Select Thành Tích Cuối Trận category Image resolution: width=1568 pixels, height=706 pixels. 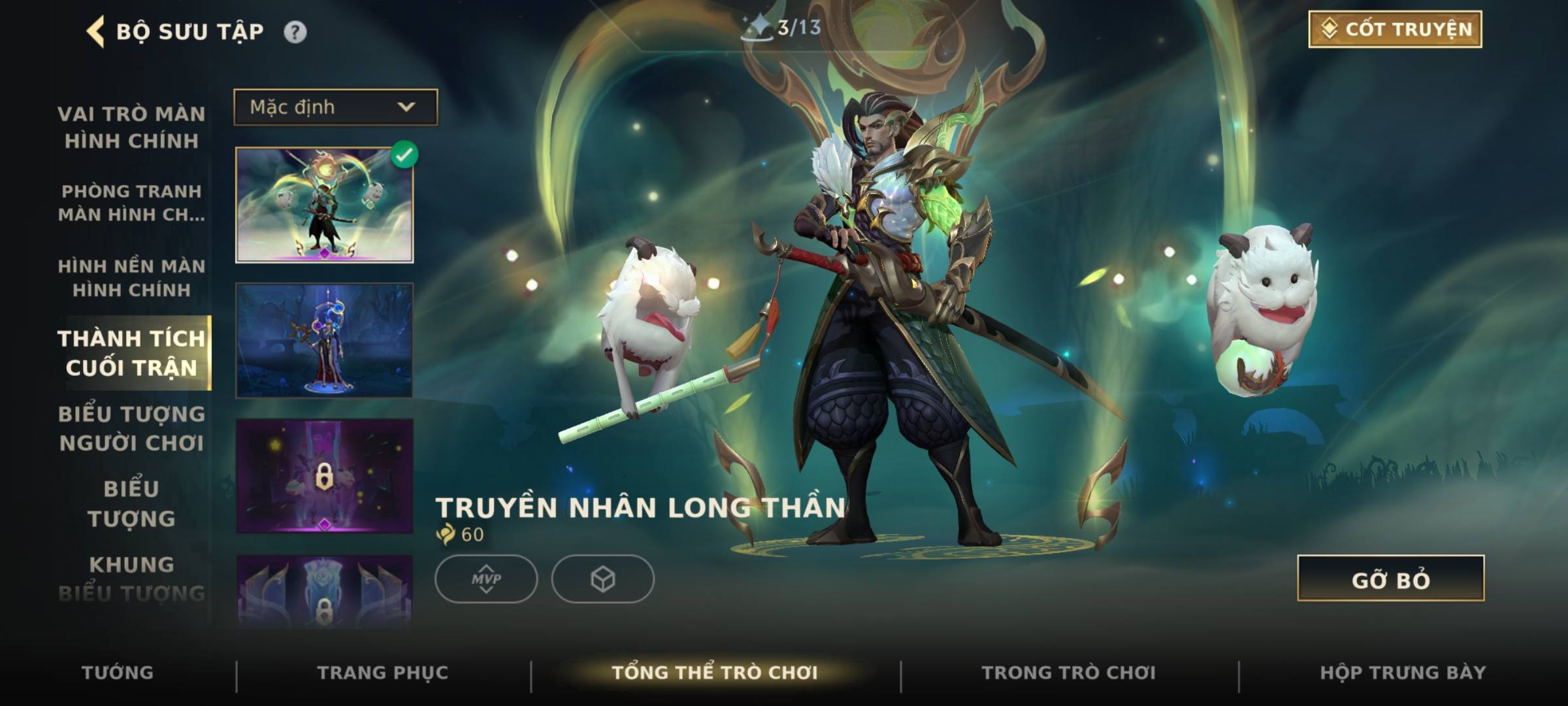pyautogui.click(x=131, y=353)
